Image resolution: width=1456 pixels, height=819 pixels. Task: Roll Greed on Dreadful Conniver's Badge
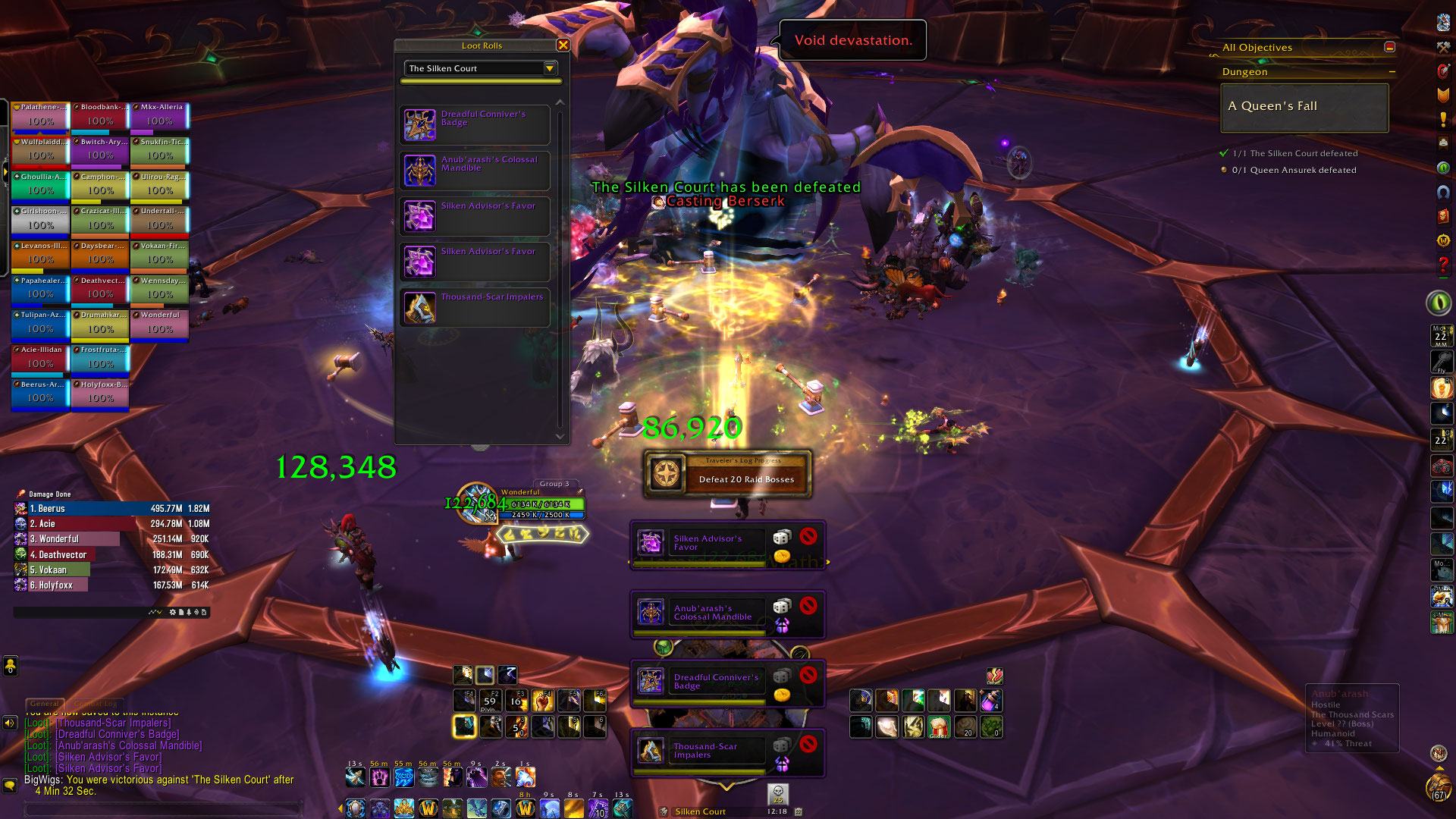[781, 694]
